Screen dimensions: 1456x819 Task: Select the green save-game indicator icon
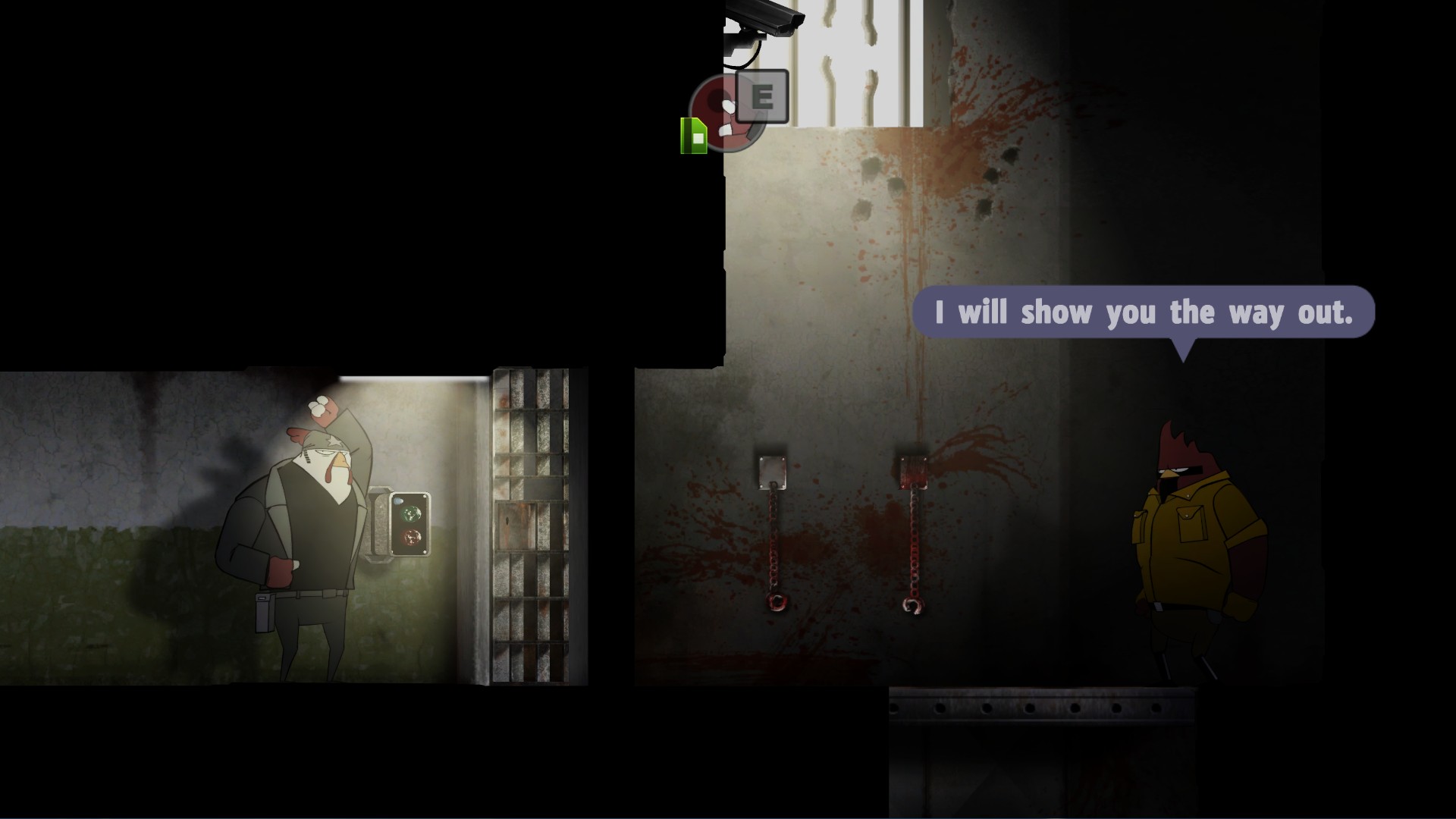click(x=694, y=135)
